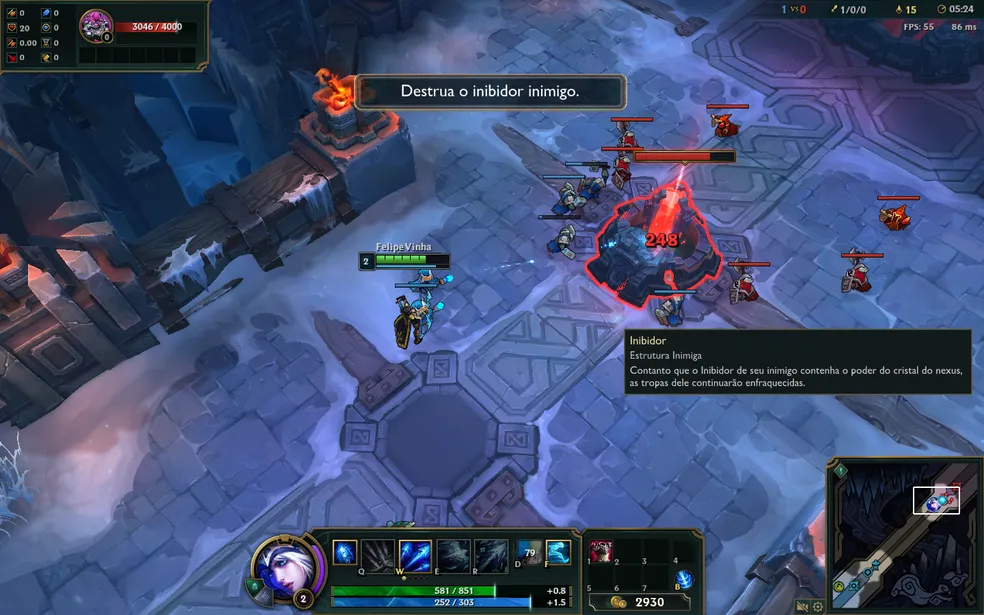Click the green emblem at minimap corner
984x615 pixels.
[x=841, y=471]
